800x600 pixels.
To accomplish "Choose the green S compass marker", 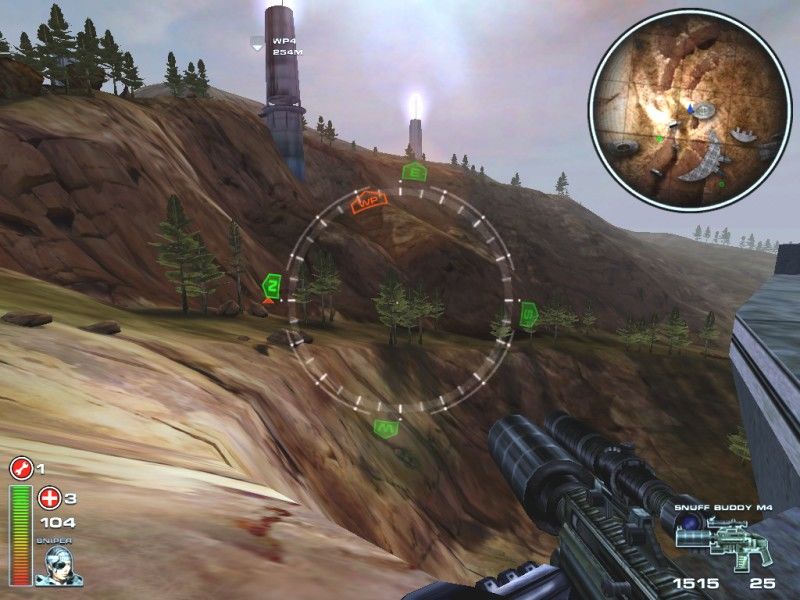I will coord(529,316).
